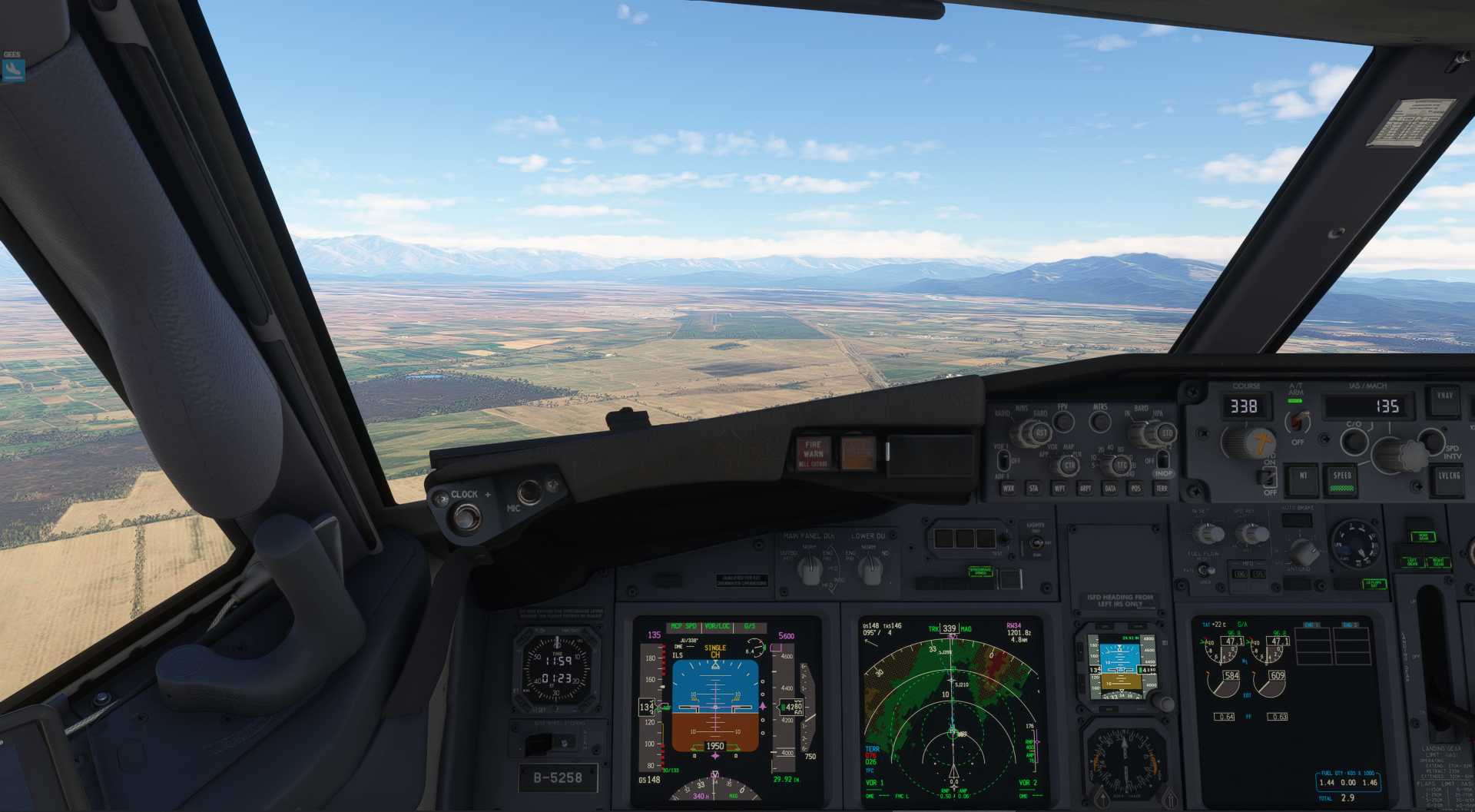This screenshot has height=812, width=1475.
Task: Toggle the WPT map button
Action: pyautogui.click(x=1059, y=489)
